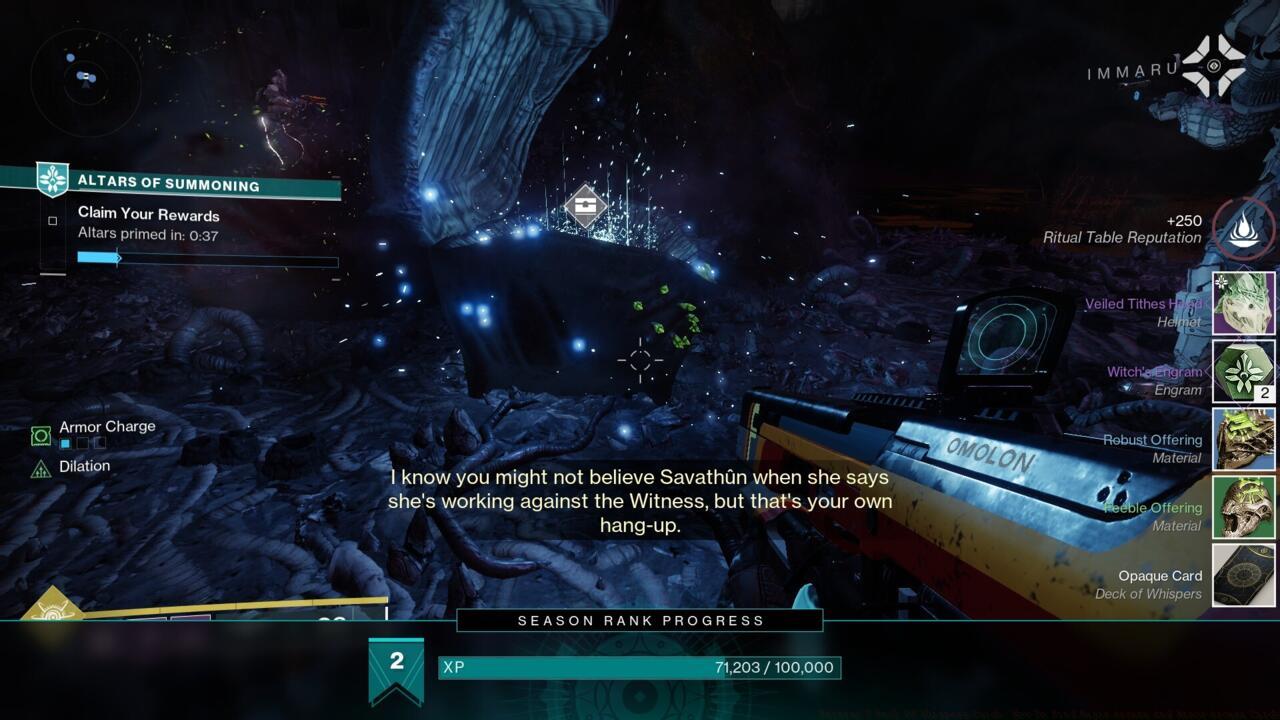Click the Claim Your Rewards objective checkbox

(53, 221)
